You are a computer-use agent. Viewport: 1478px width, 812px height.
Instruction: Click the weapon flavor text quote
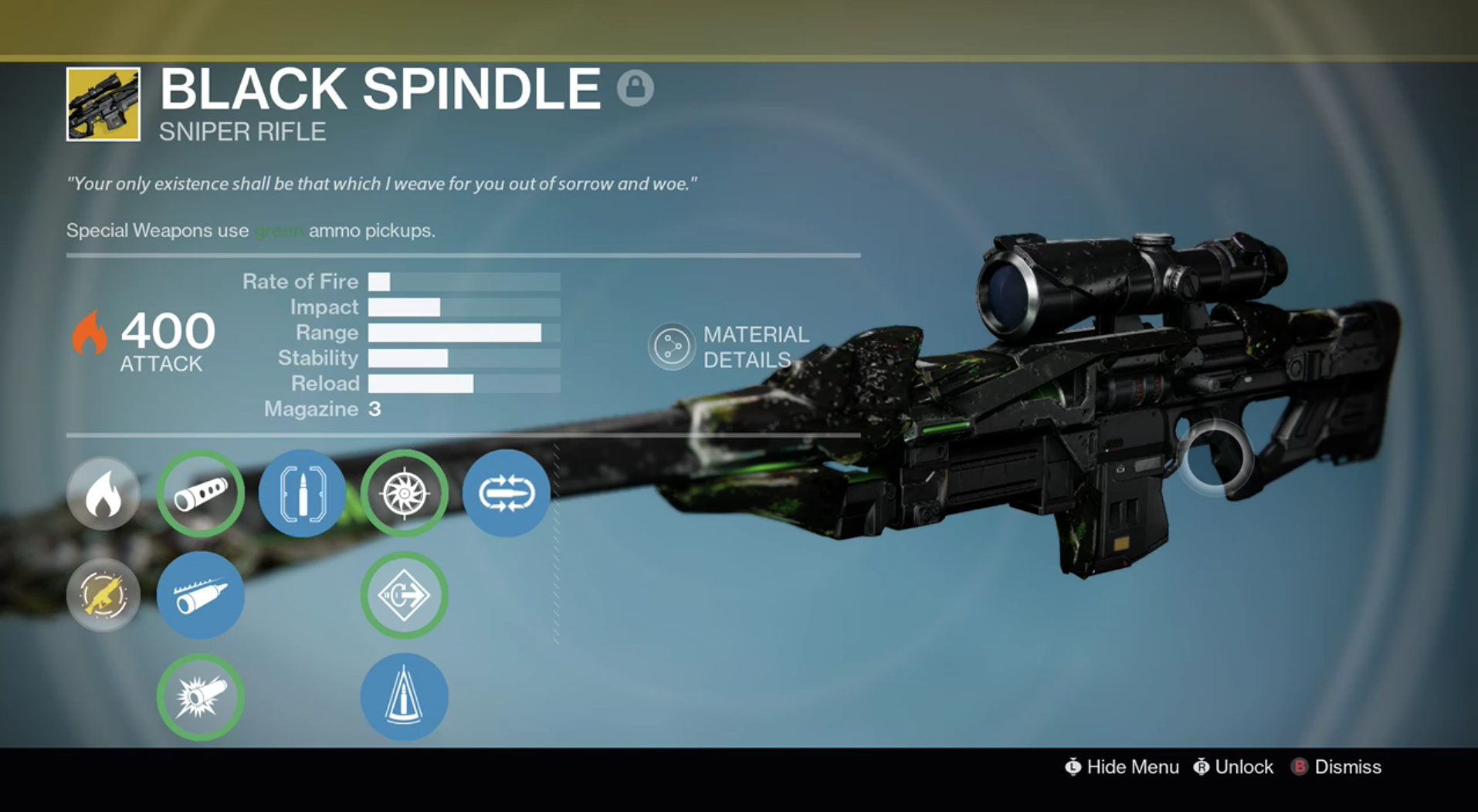pyautogui.click(x=384, y=184)
